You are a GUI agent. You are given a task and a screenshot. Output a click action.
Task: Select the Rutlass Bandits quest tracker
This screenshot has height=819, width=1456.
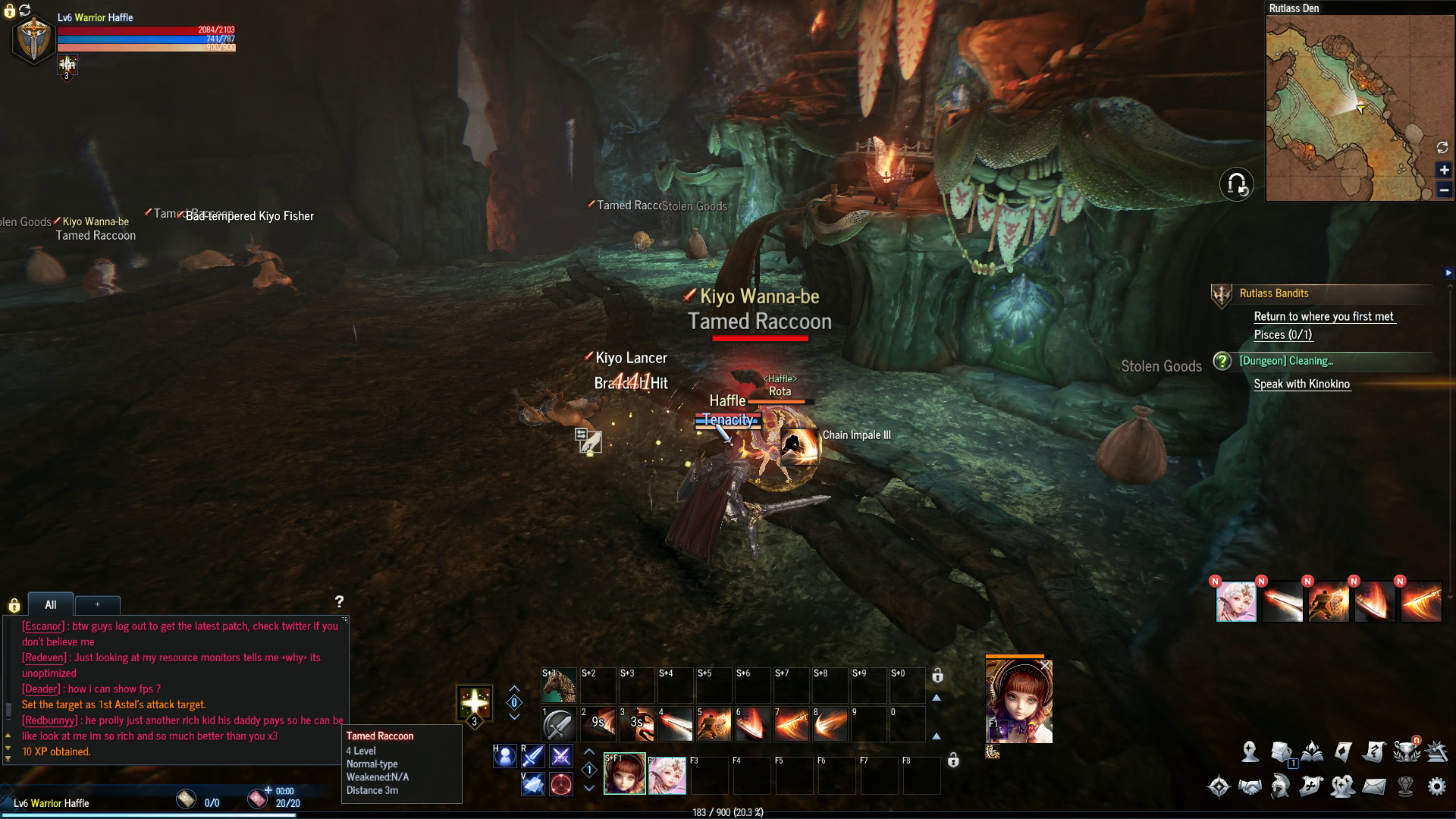coord(1274,293)
